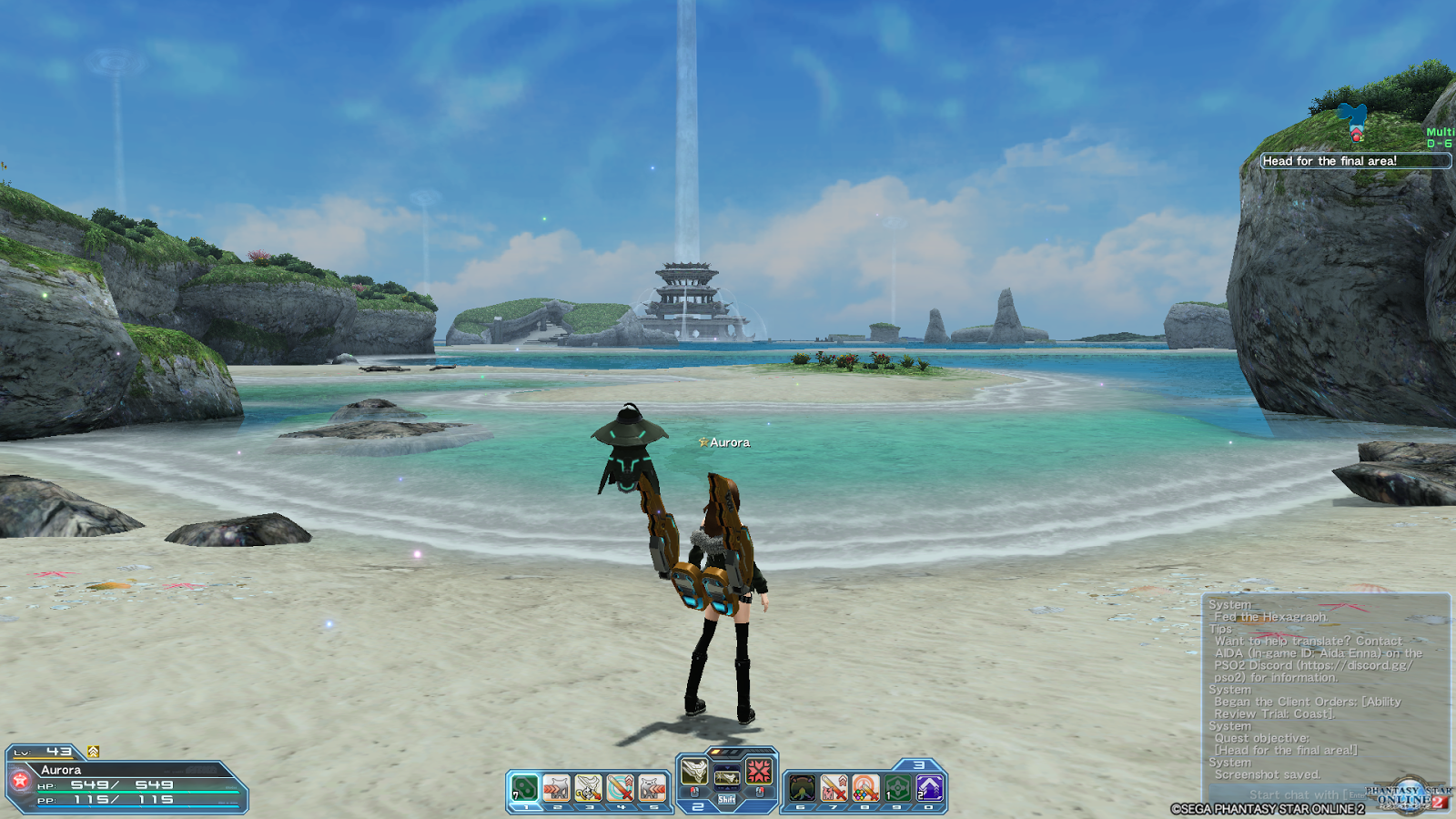Use the green hexagon item in slot 9
This screenshot has height=819, width=1456.
tap(897, 788)
